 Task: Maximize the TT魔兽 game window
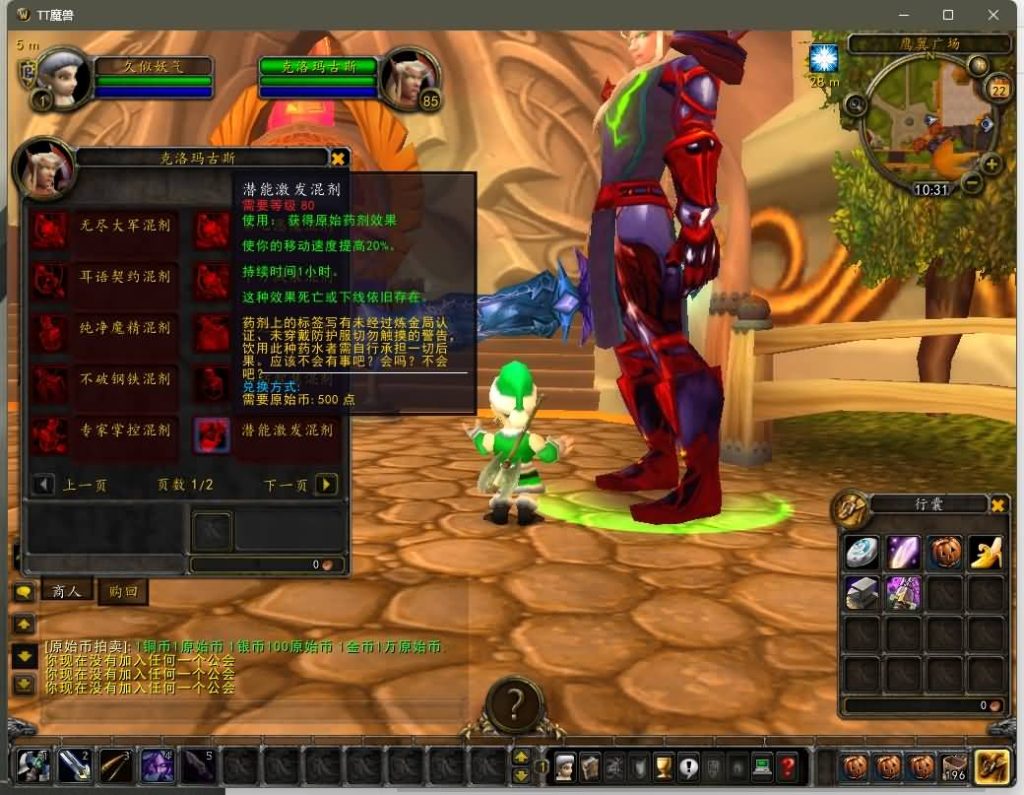click(948, 15)
